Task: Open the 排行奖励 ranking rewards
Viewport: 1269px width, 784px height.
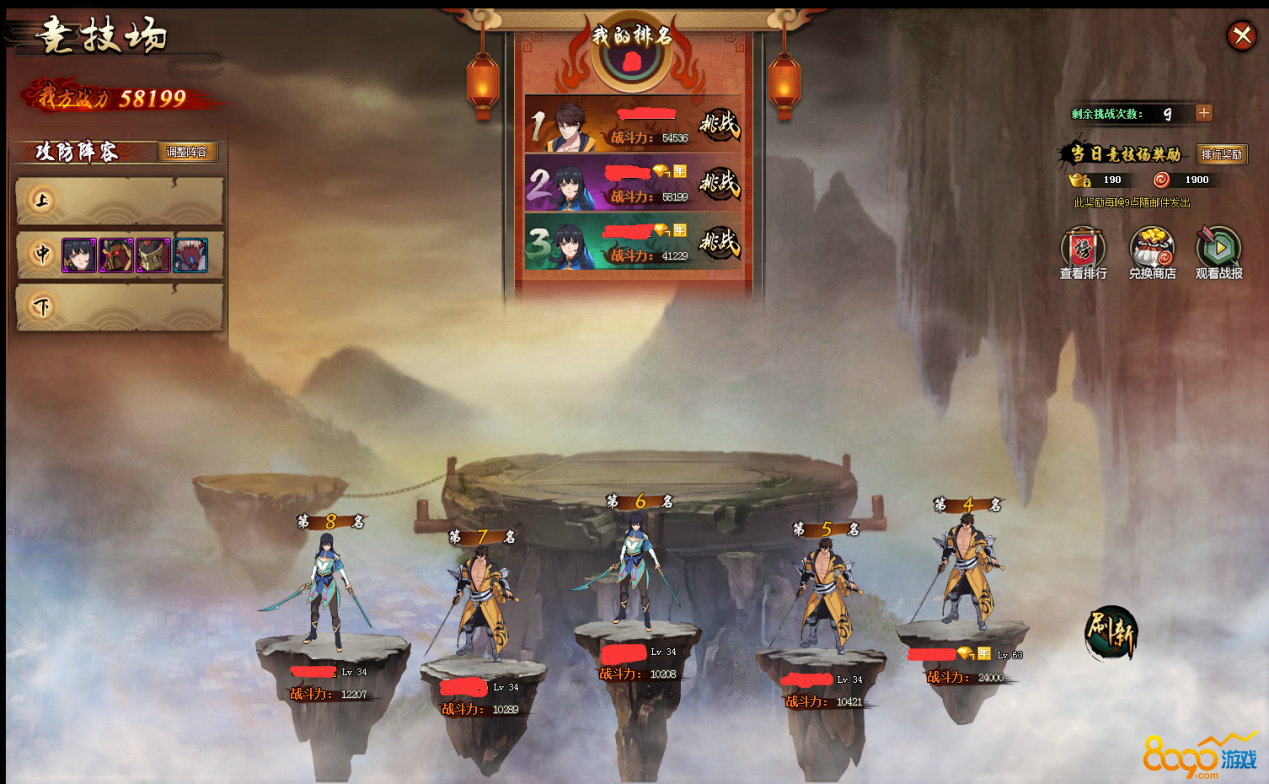Action: coord(1222,154)
